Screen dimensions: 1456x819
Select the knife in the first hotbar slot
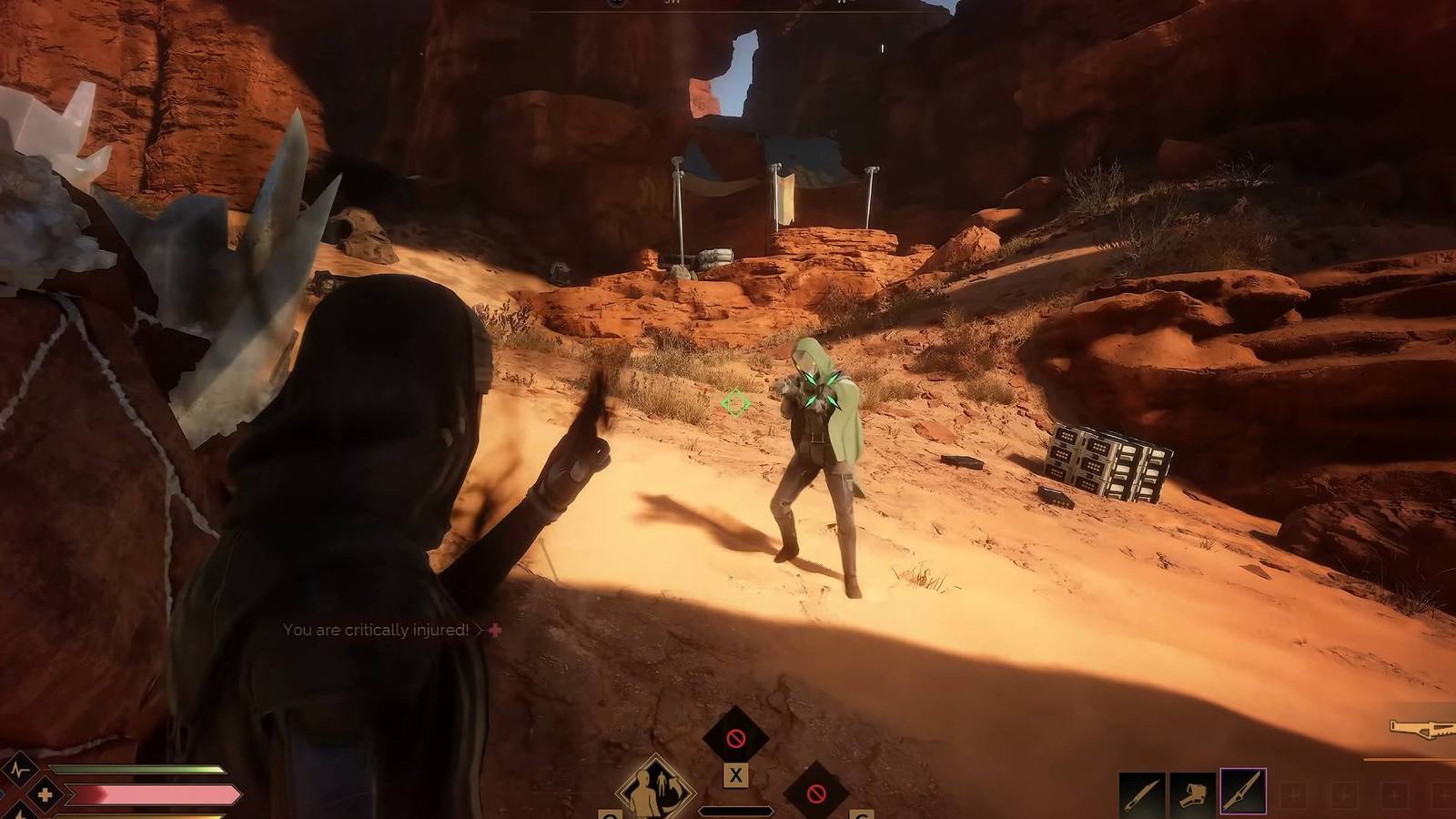coord(1142,794)
